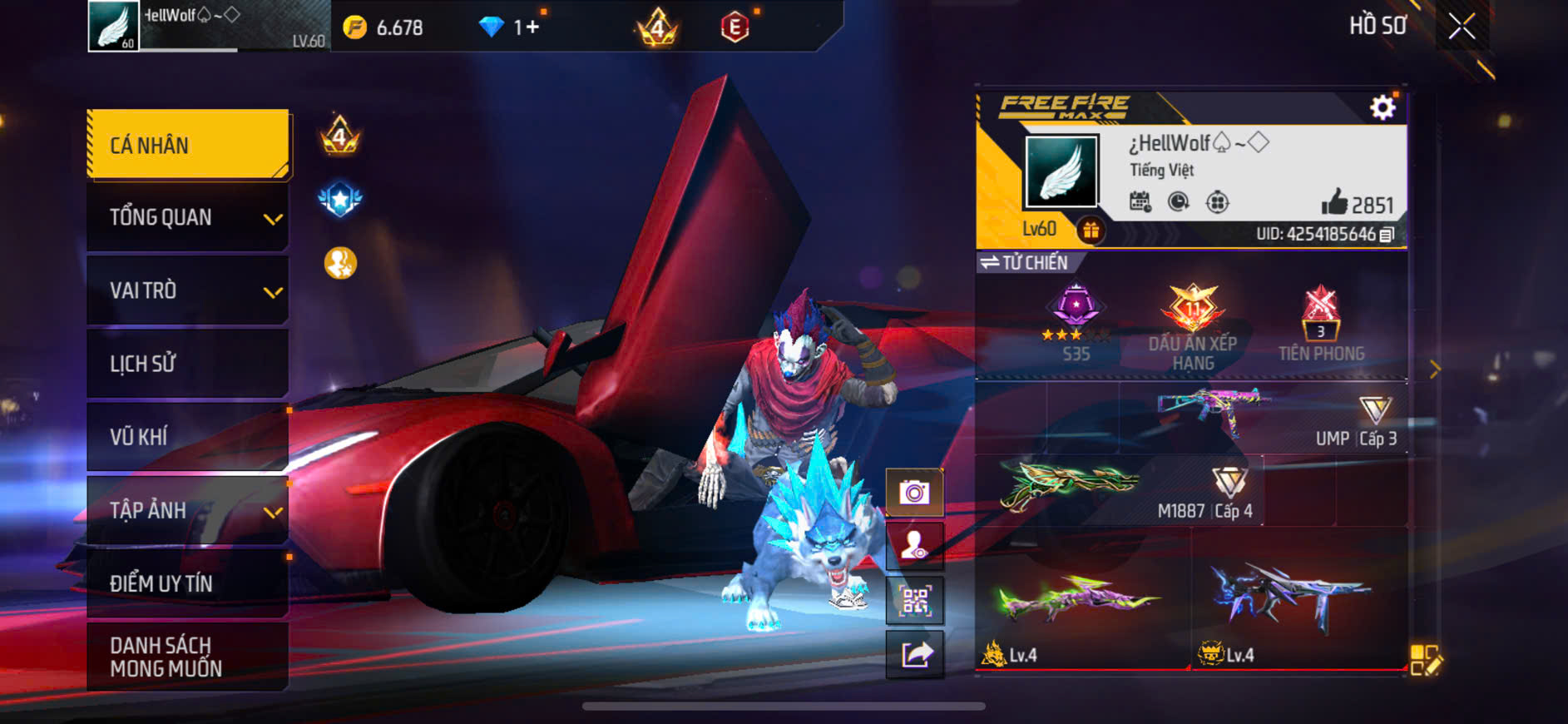Image resolution: width=1568 pixels, height=724 pixels.
Task: Copy the UID with the copy icon
Action: (x=1387, y=235)
